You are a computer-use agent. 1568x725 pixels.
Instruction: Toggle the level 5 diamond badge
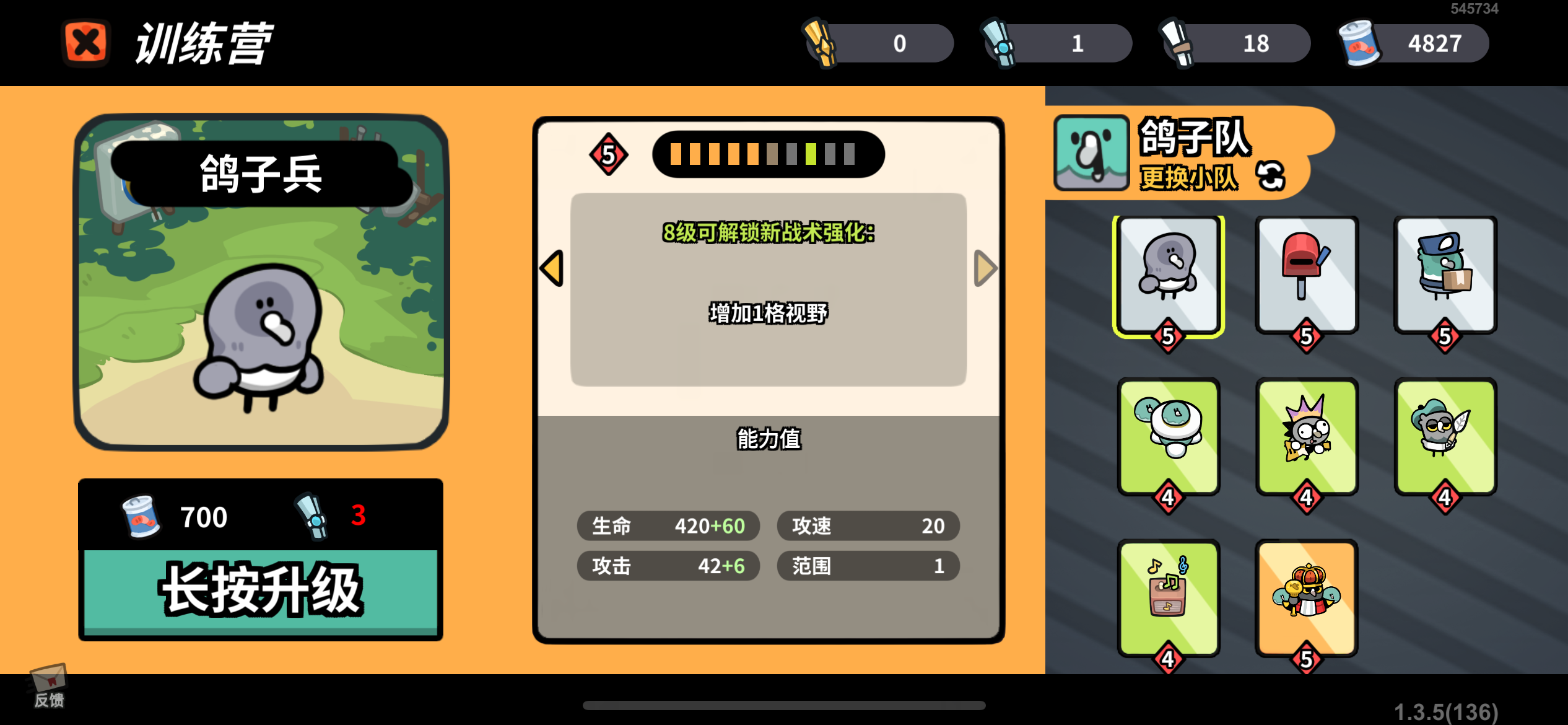tap(608, 154)
